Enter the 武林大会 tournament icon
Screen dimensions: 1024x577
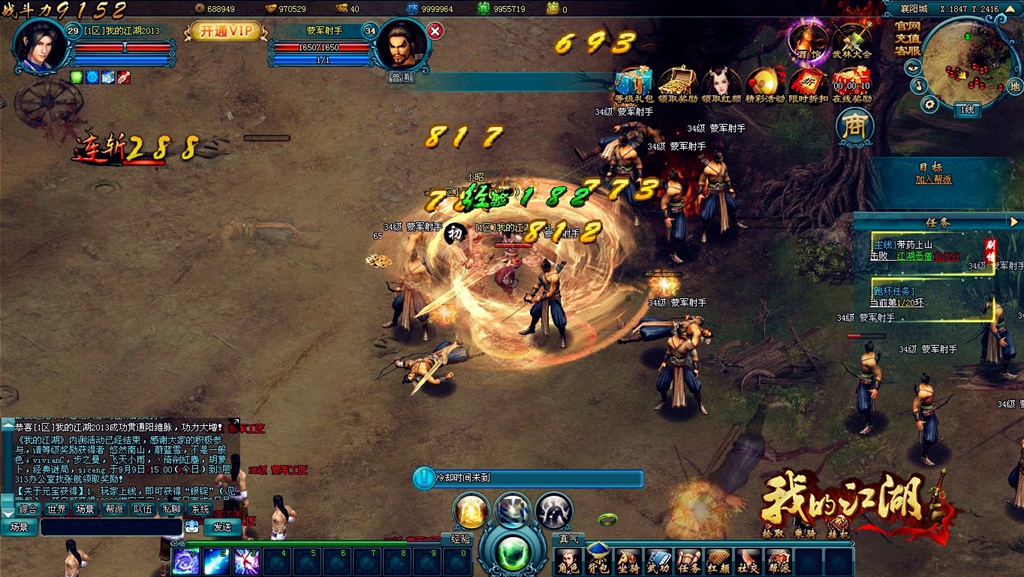[x=852, y=40]
